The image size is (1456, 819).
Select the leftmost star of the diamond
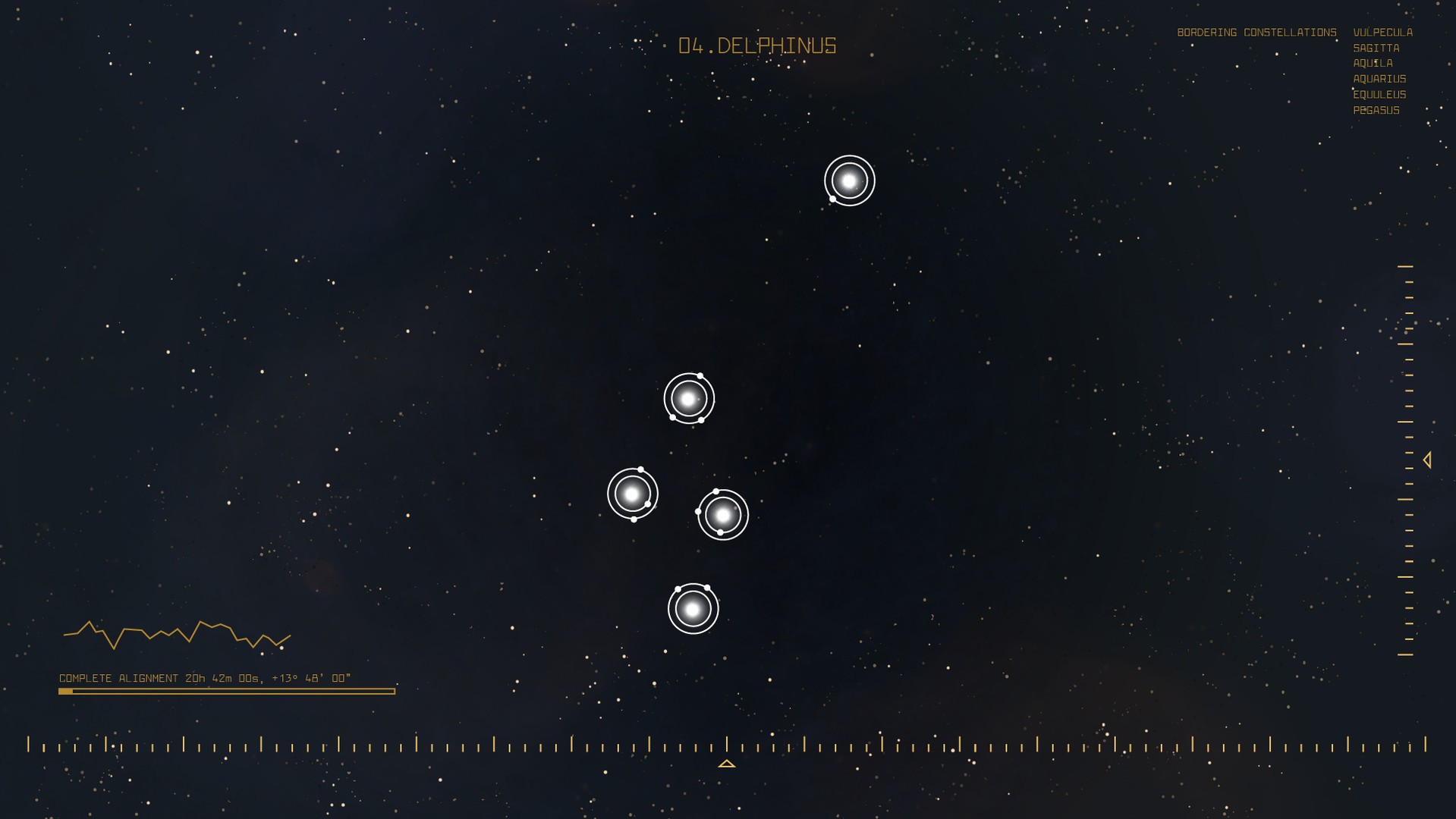[x=631, y=493]
